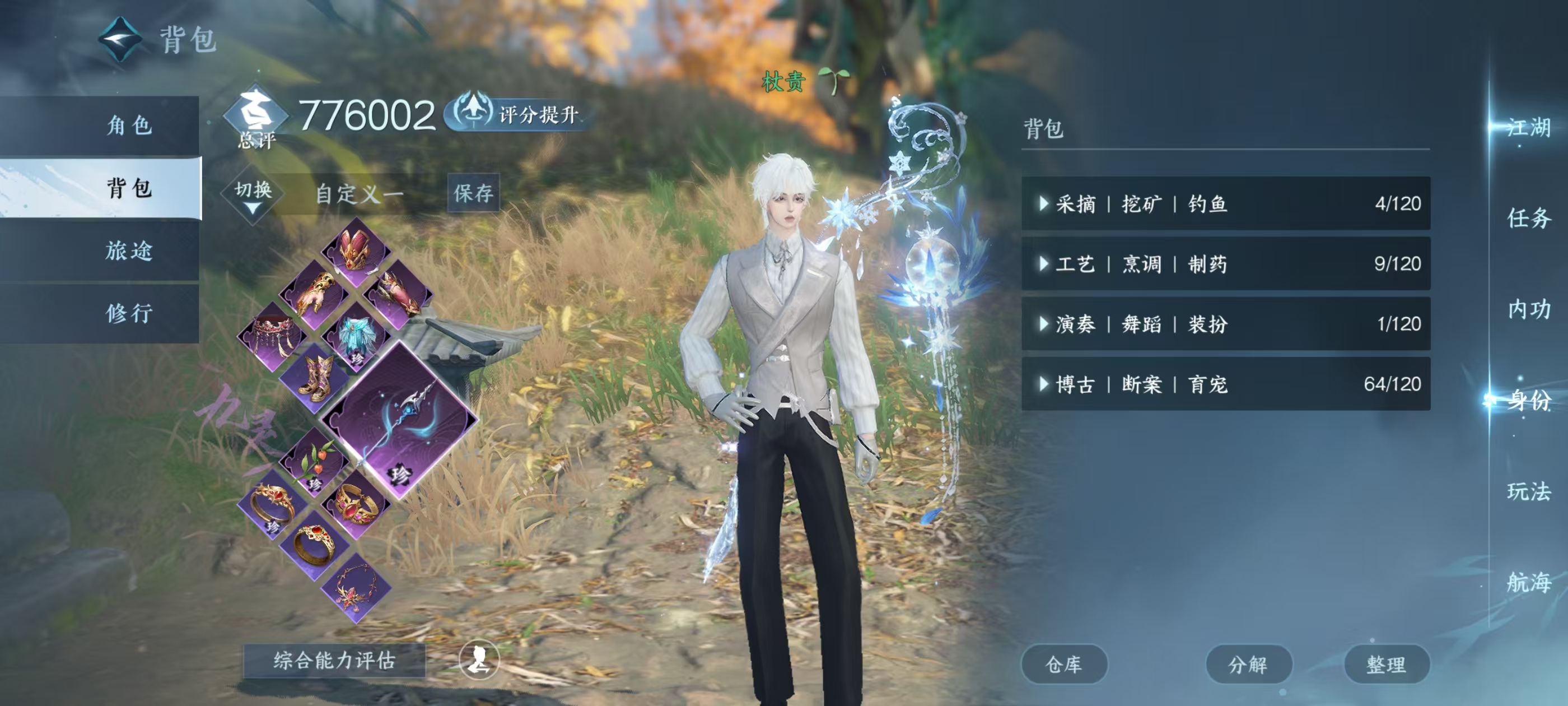Open the 任务 quest menu

click(1528, 218)
